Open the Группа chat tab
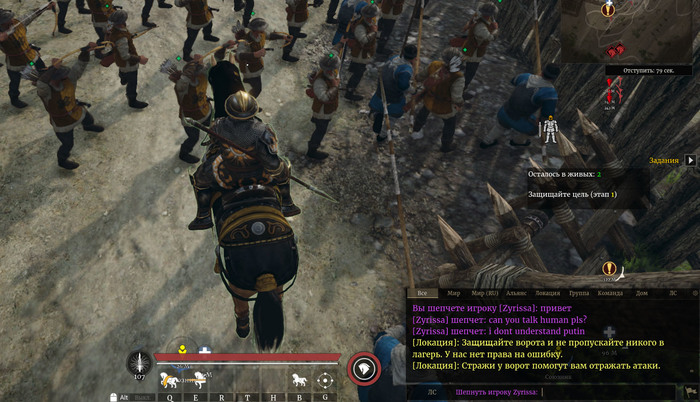This screenshot has height=402, width=700. pyautogui.click(x=579, y=293)
